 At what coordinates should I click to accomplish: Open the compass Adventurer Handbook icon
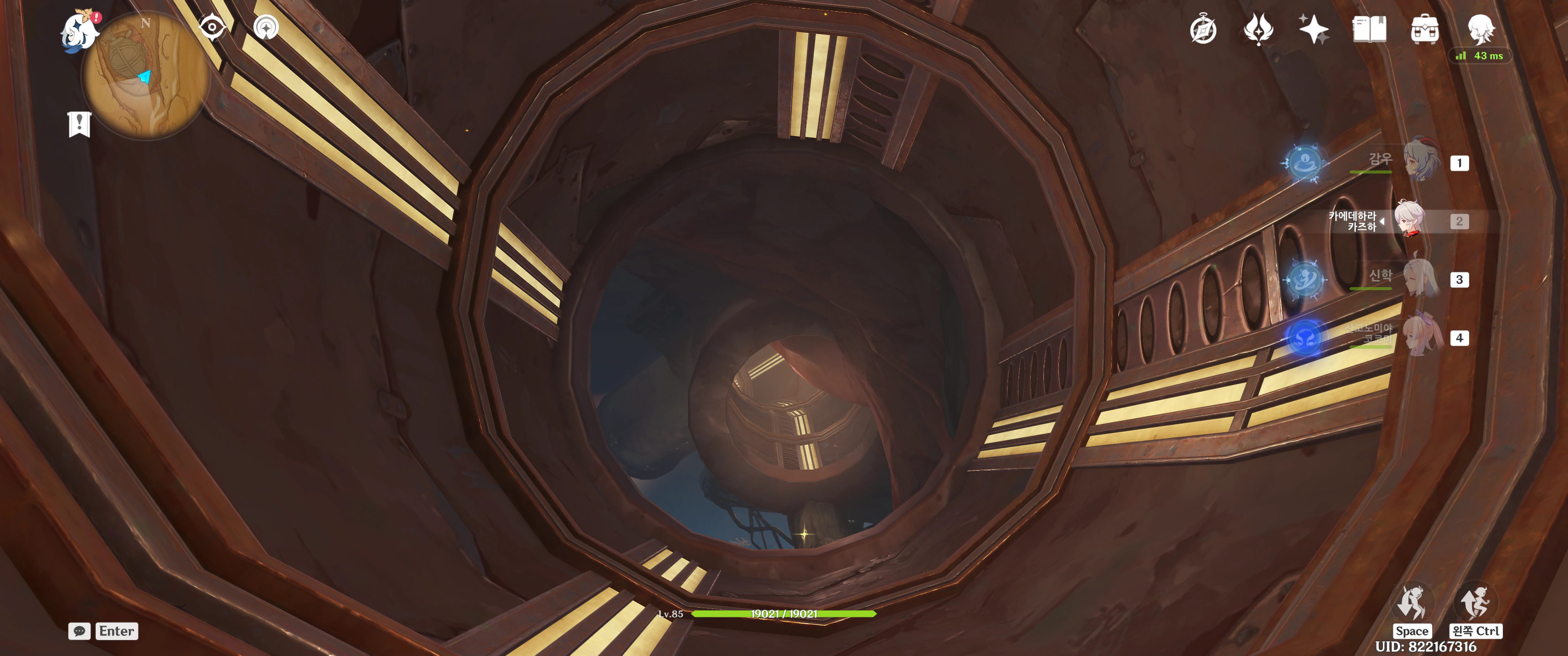[1203, 30]
